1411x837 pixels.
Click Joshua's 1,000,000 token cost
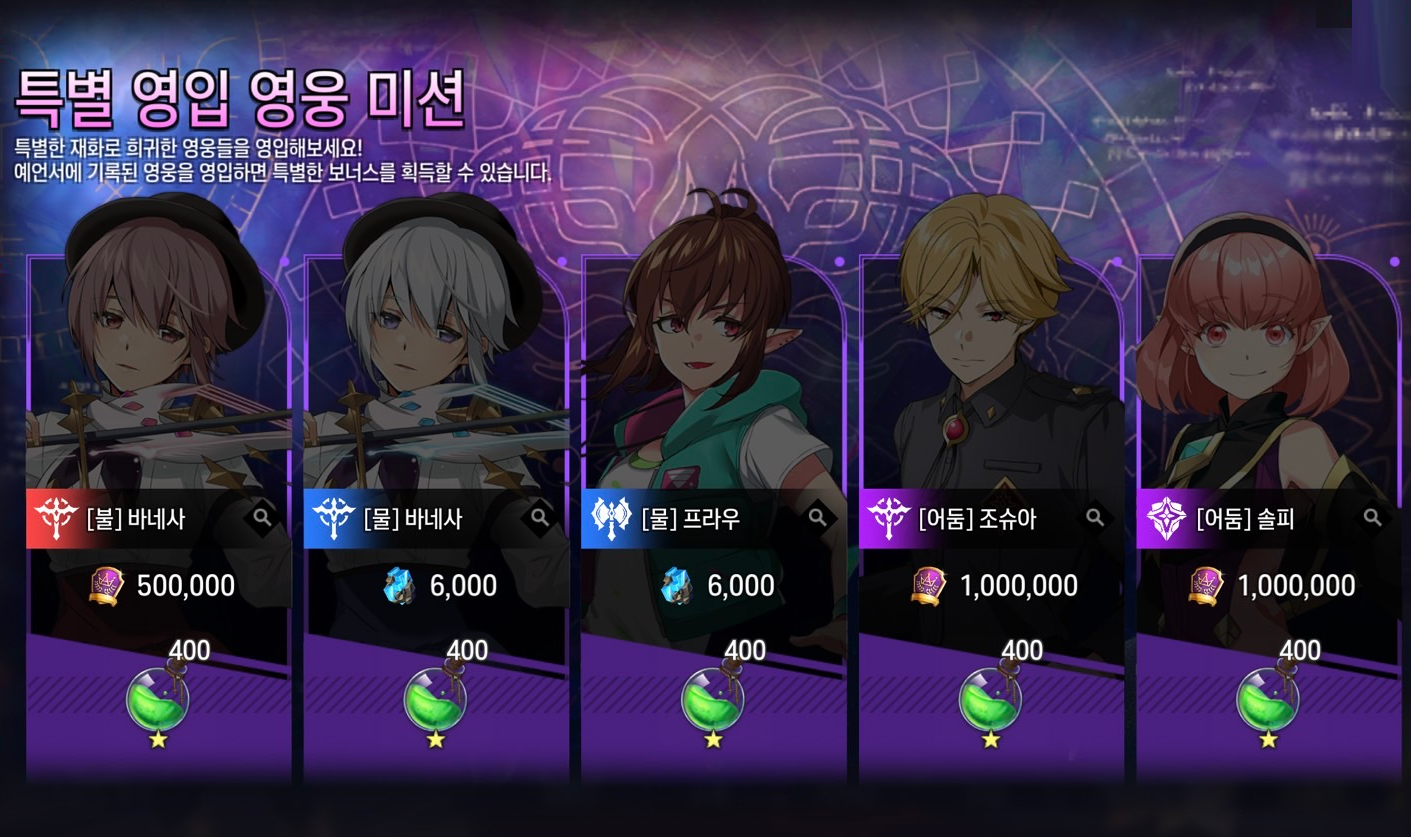994,586
